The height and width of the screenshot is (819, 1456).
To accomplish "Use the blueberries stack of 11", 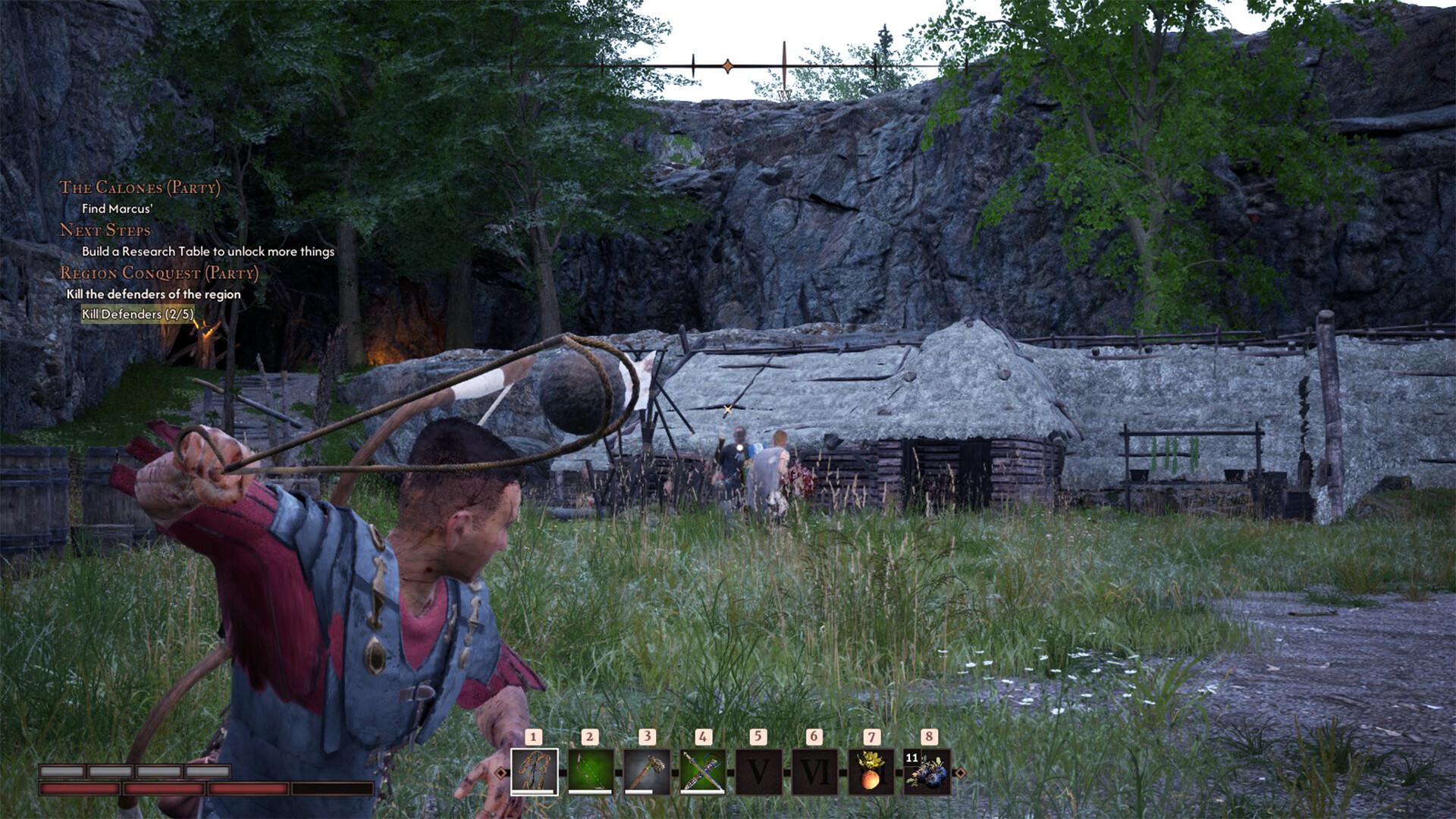I will pos(927,772).
